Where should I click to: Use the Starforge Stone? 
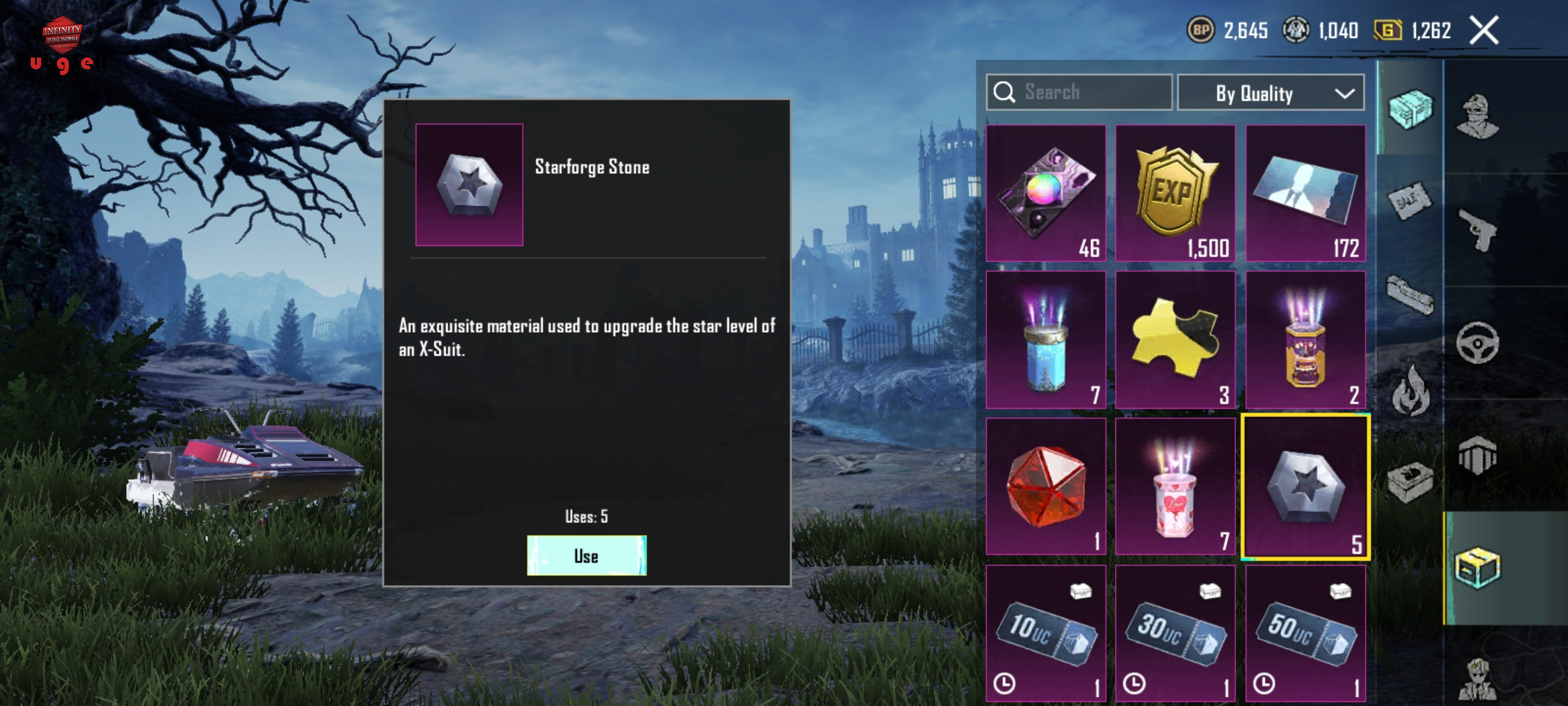tap(586, 556)
